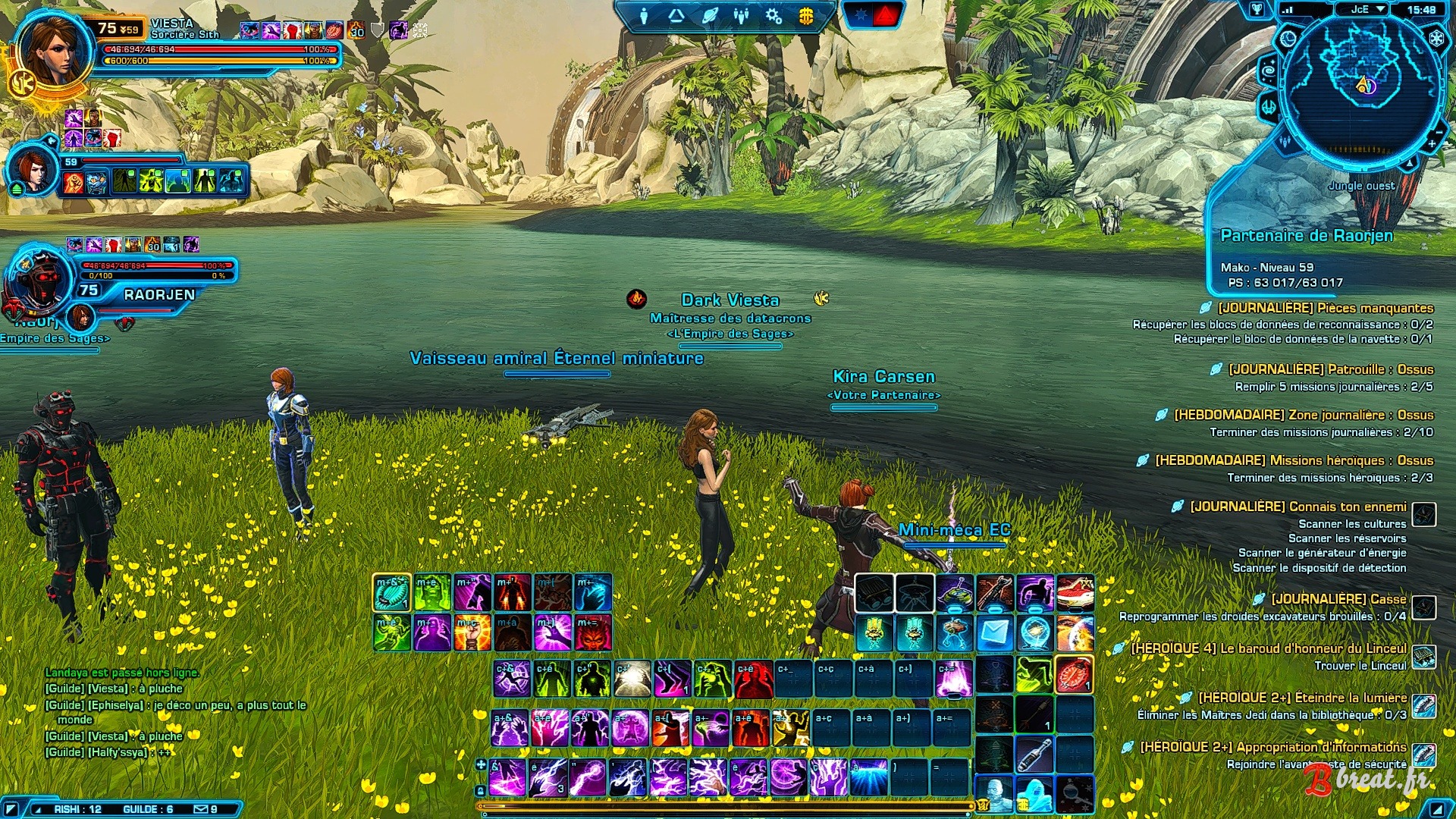Open the mail counter in bottom bar
Image resolution: width=1456 pixels, height=819 pixels.
pyautogui.click(x=206, y=809)
